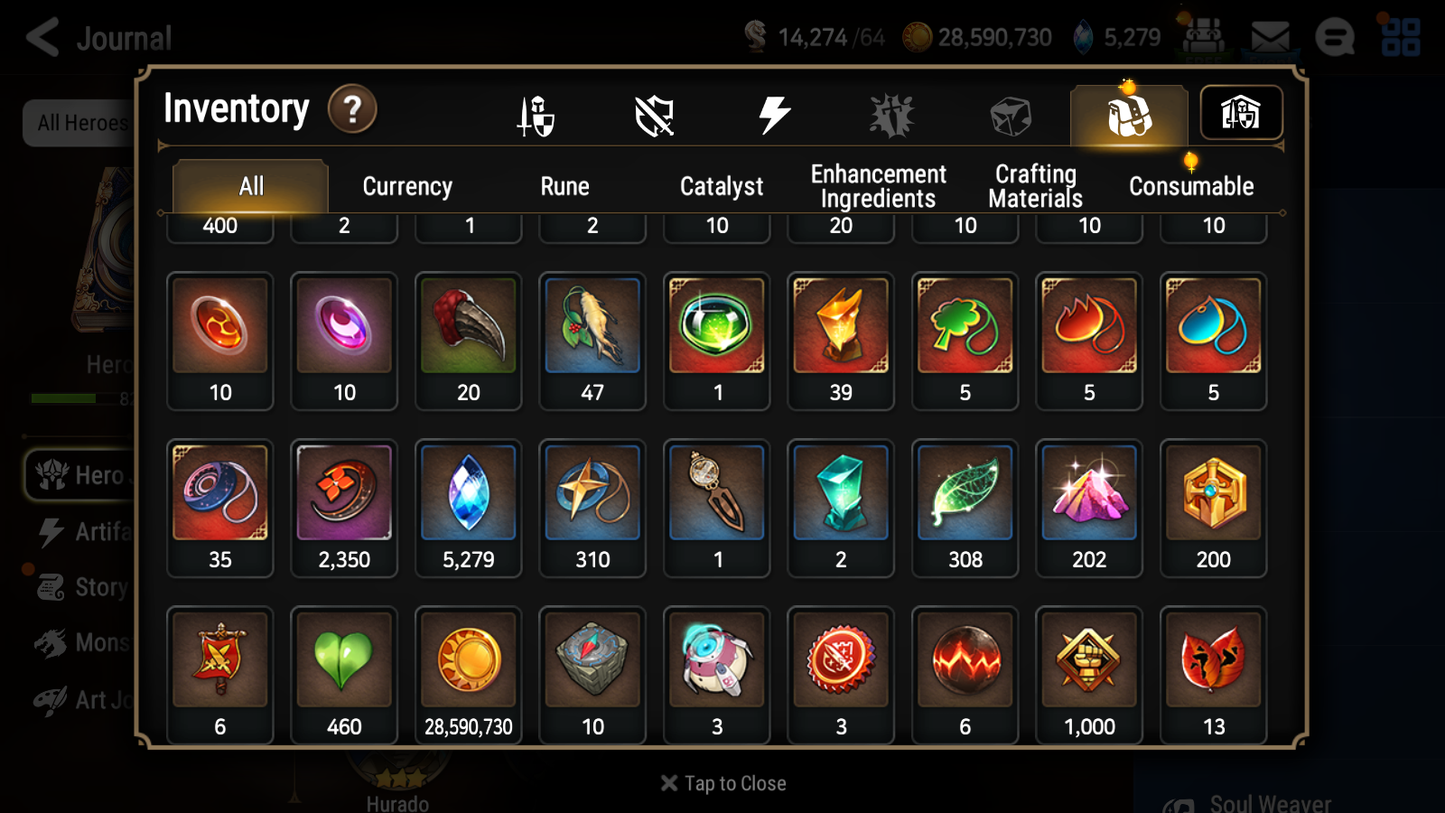Click the Inventory help question mark
Screen dimensions: 1445x813
click(352, 110)
